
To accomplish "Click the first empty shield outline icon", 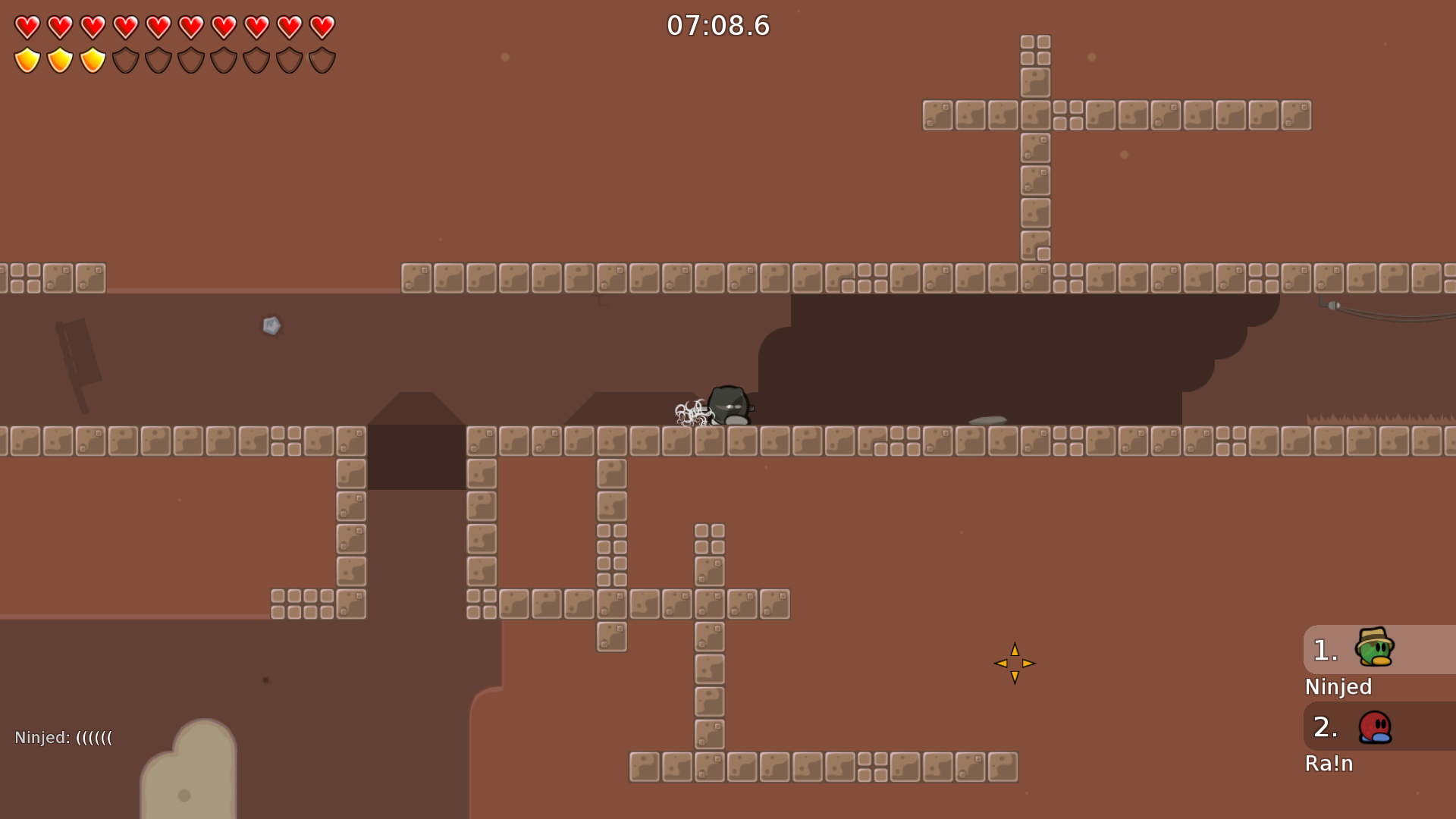I will (126, 58).
